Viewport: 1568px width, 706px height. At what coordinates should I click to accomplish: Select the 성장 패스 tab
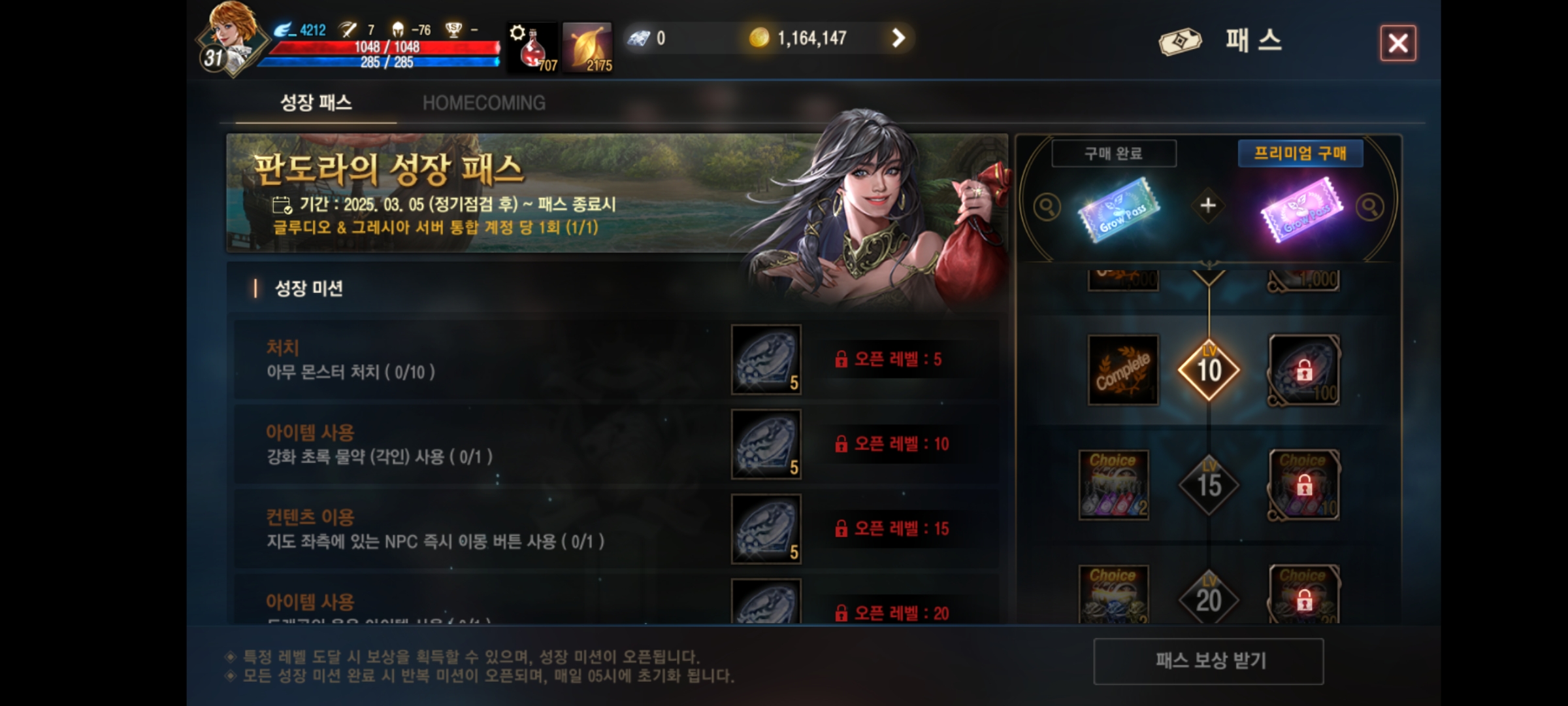317,102
